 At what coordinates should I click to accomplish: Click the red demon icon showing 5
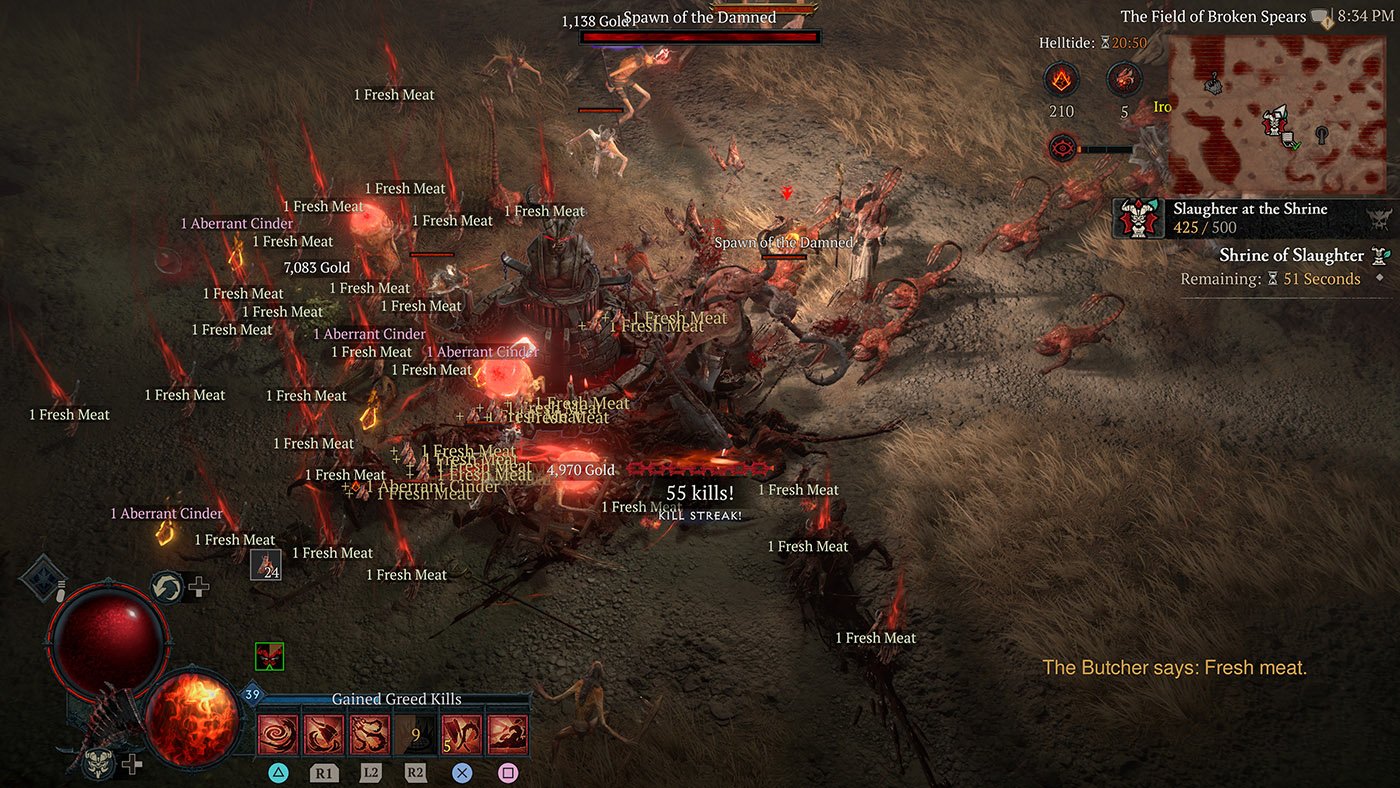coord(1124,80)
